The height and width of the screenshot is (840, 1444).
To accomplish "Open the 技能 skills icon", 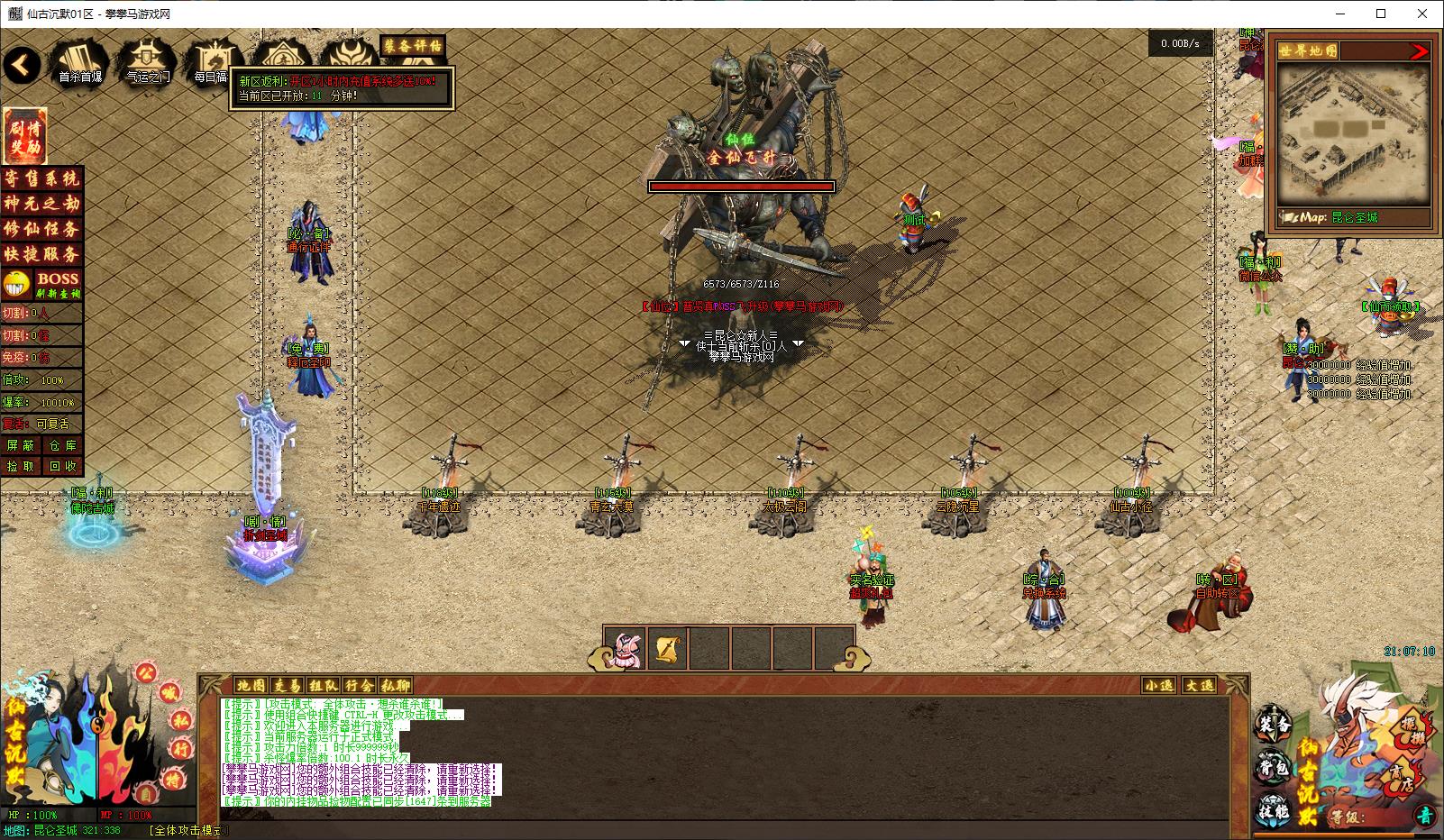I will click(x=1275, y=810).
